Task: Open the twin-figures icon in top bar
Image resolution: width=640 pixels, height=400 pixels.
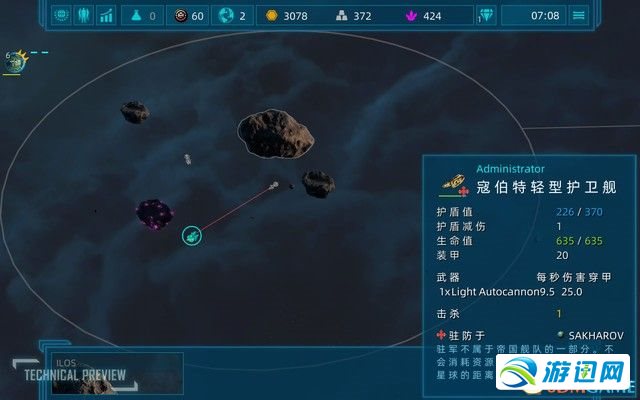Action: coord(83,15)
